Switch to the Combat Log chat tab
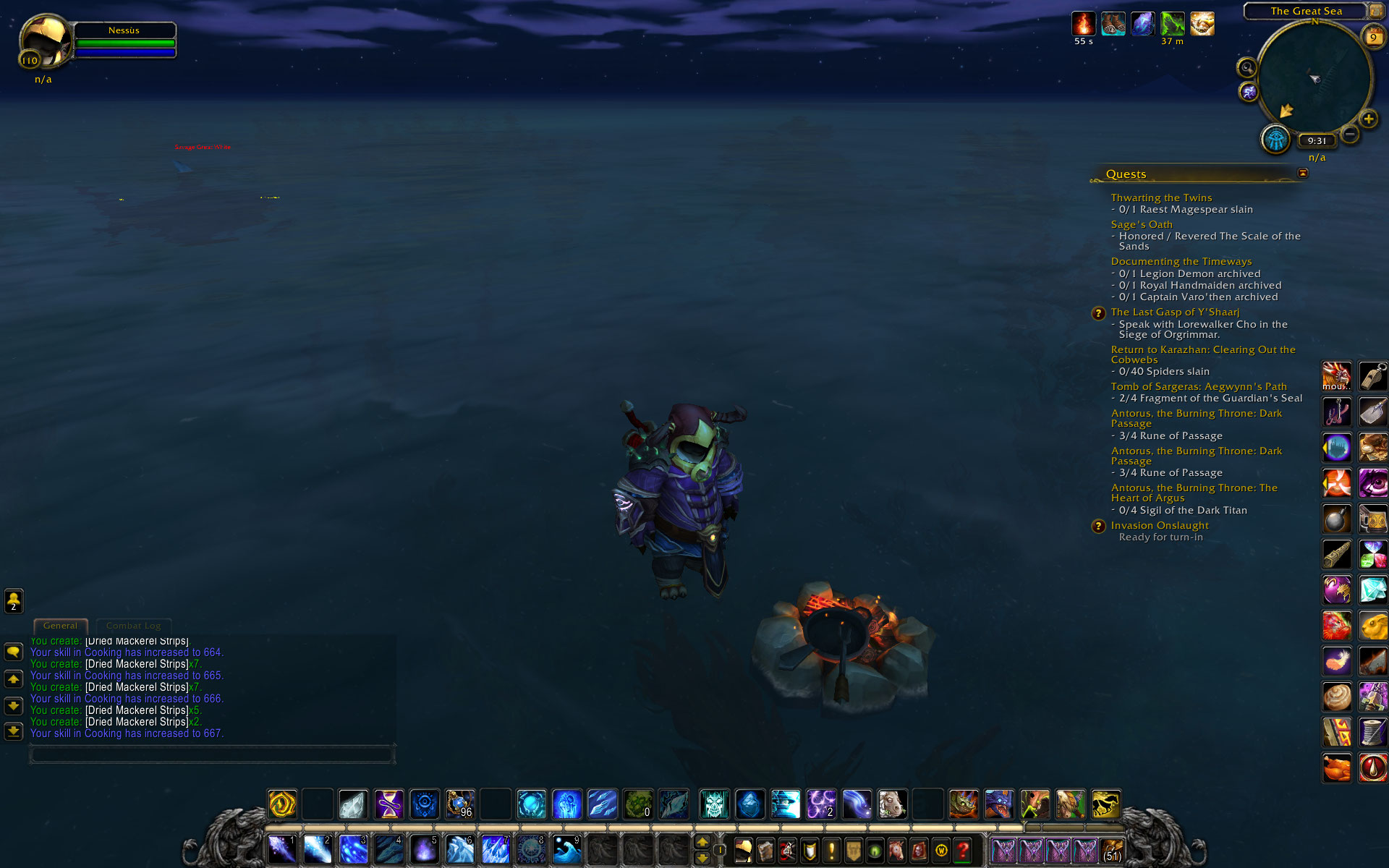Viewport: 1389px width, 868px height. tap(133, 626)
